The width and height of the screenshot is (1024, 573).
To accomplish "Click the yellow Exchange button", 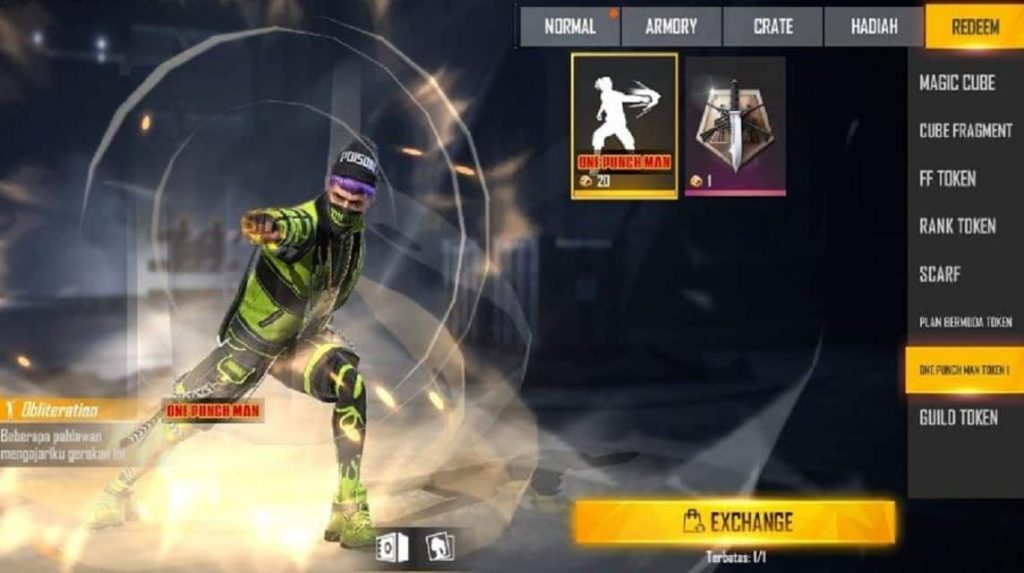I will tap(735, 522).
